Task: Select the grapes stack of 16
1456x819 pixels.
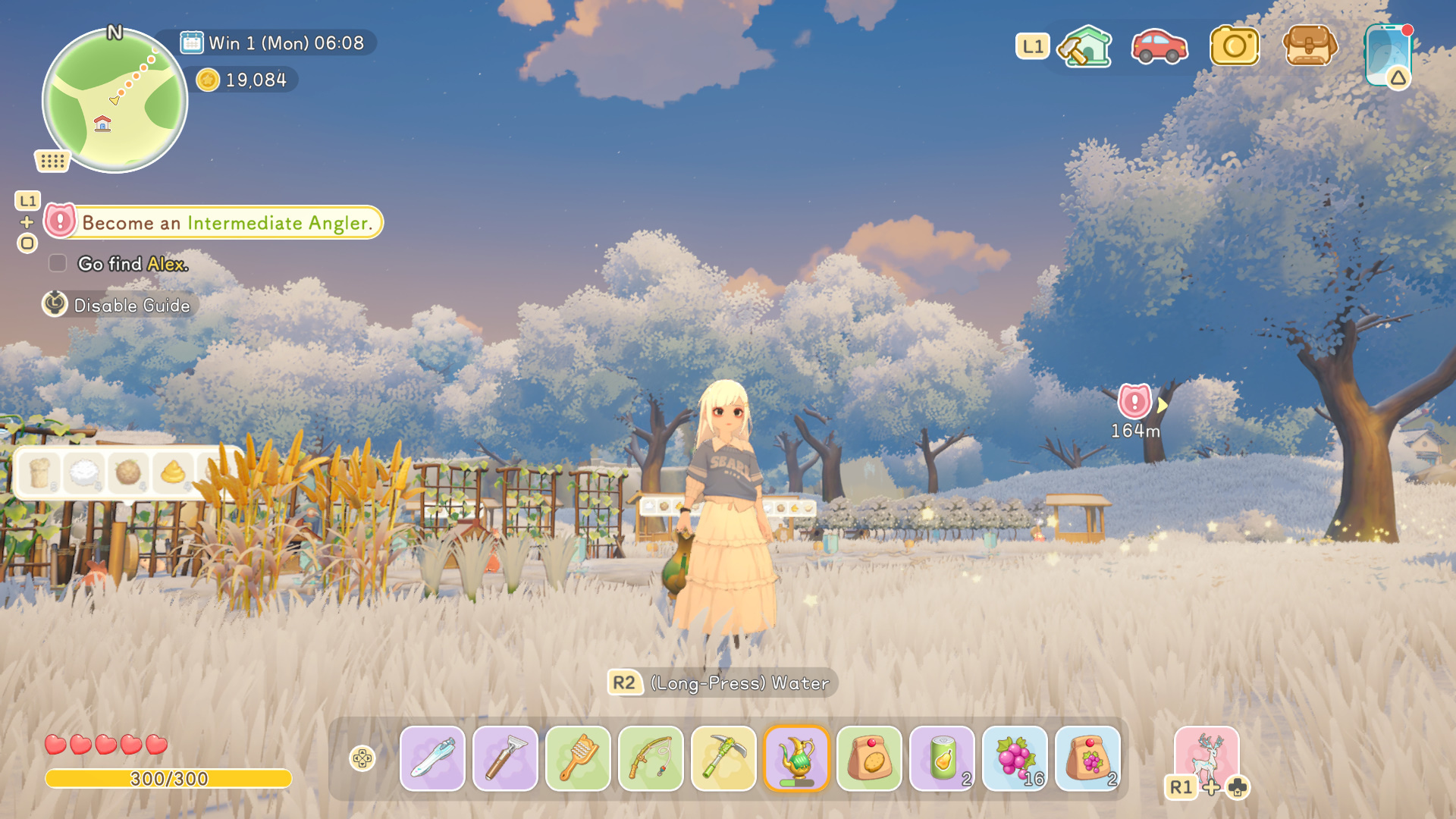Action: pyautogui.click(x=1015, y=758)
